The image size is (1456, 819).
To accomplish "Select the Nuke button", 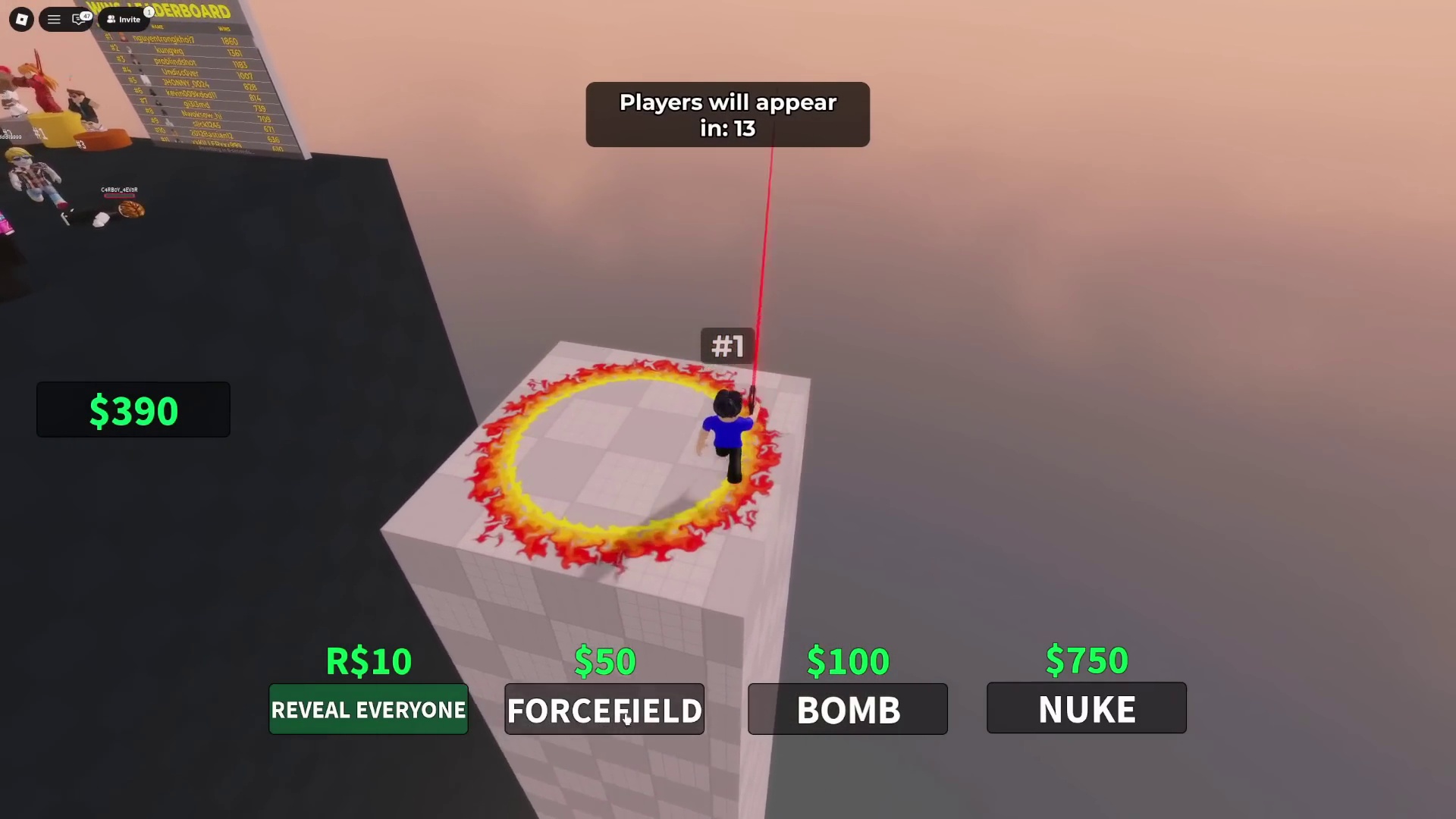I will click(x=1086, y=708).
